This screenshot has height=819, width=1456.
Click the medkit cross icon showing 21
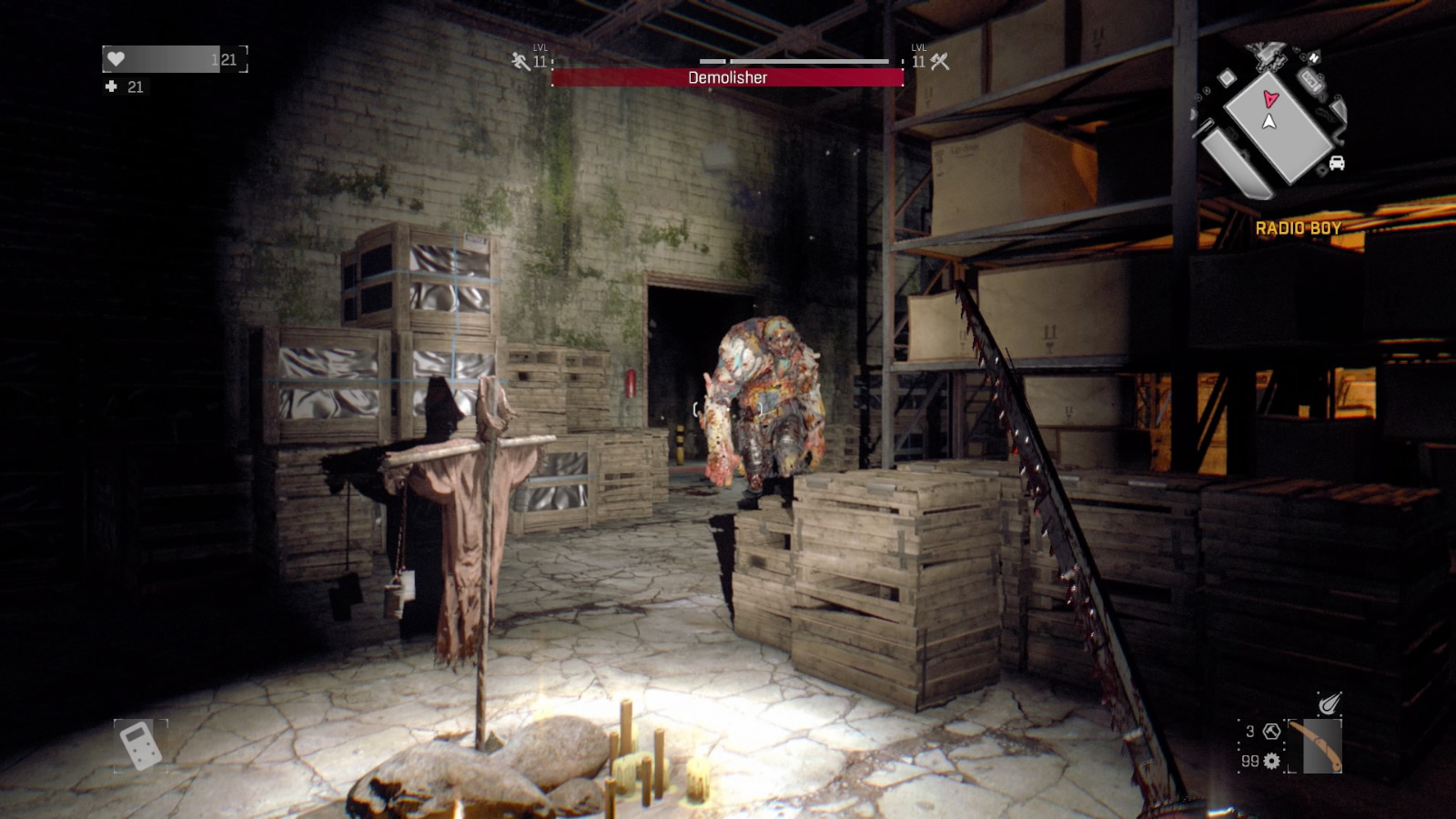click(x=113, y=87)
